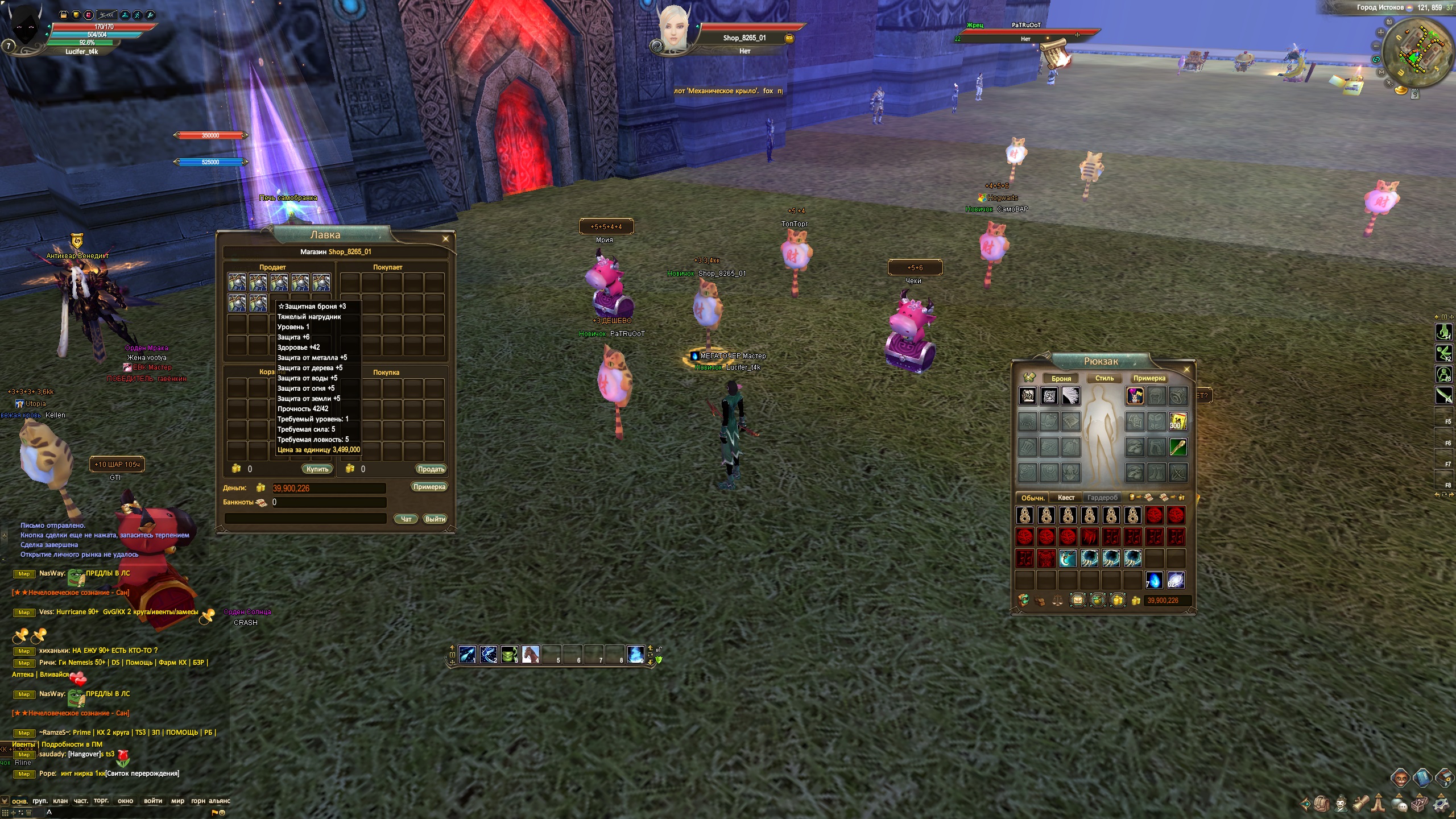Exit the shop with the Выйти button
The width and height of the screenshot is (1456, 819).
pos(435,519)
